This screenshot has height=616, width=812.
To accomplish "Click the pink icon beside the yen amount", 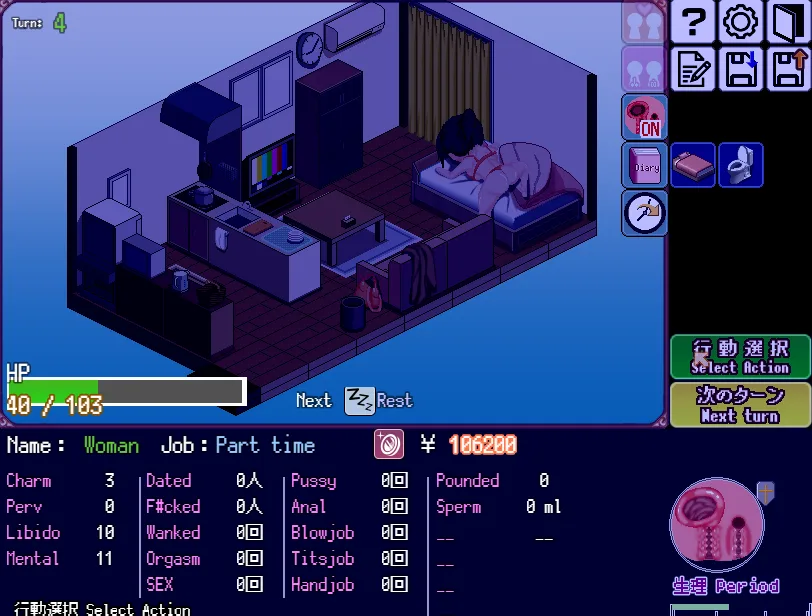I will coord(389,445).
